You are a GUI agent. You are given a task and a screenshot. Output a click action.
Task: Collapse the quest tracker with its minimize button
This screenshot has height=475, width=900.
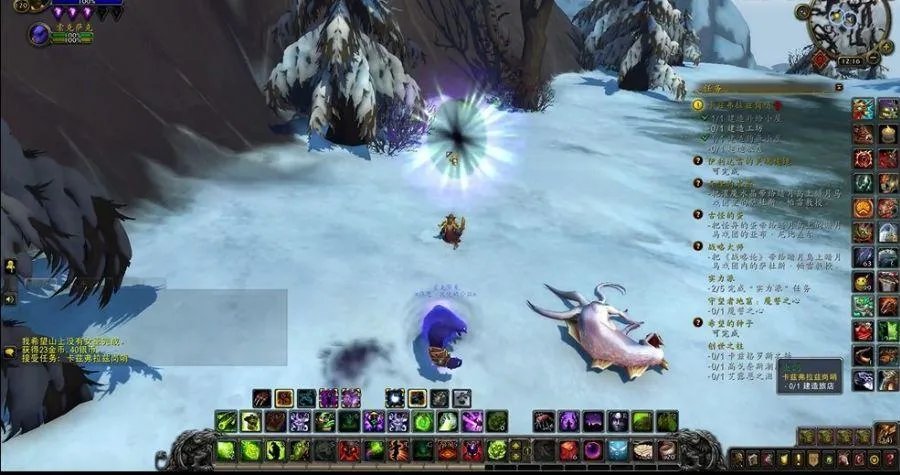coord(837,87)
